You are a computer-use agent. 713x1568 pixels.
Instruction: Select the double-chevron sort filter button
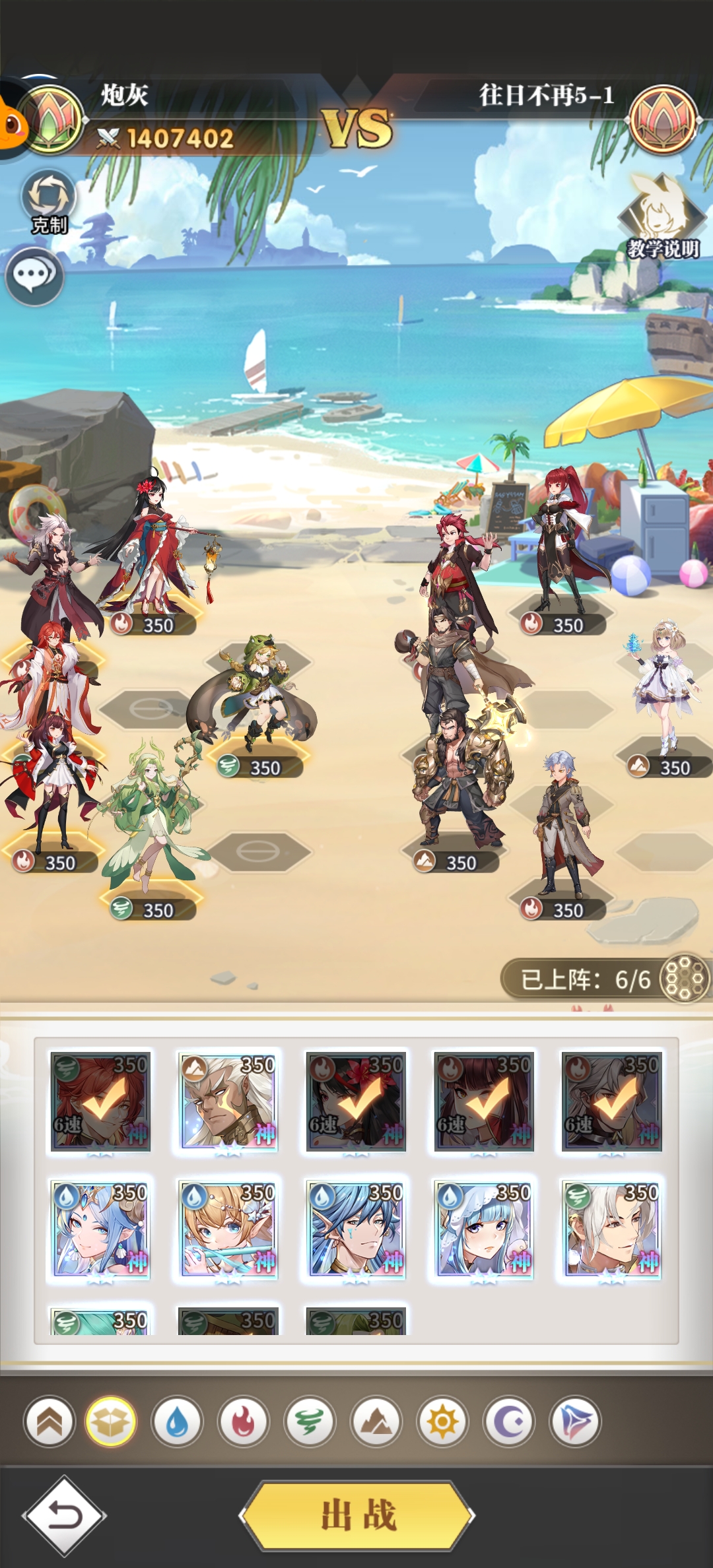tap(50, 1421)
